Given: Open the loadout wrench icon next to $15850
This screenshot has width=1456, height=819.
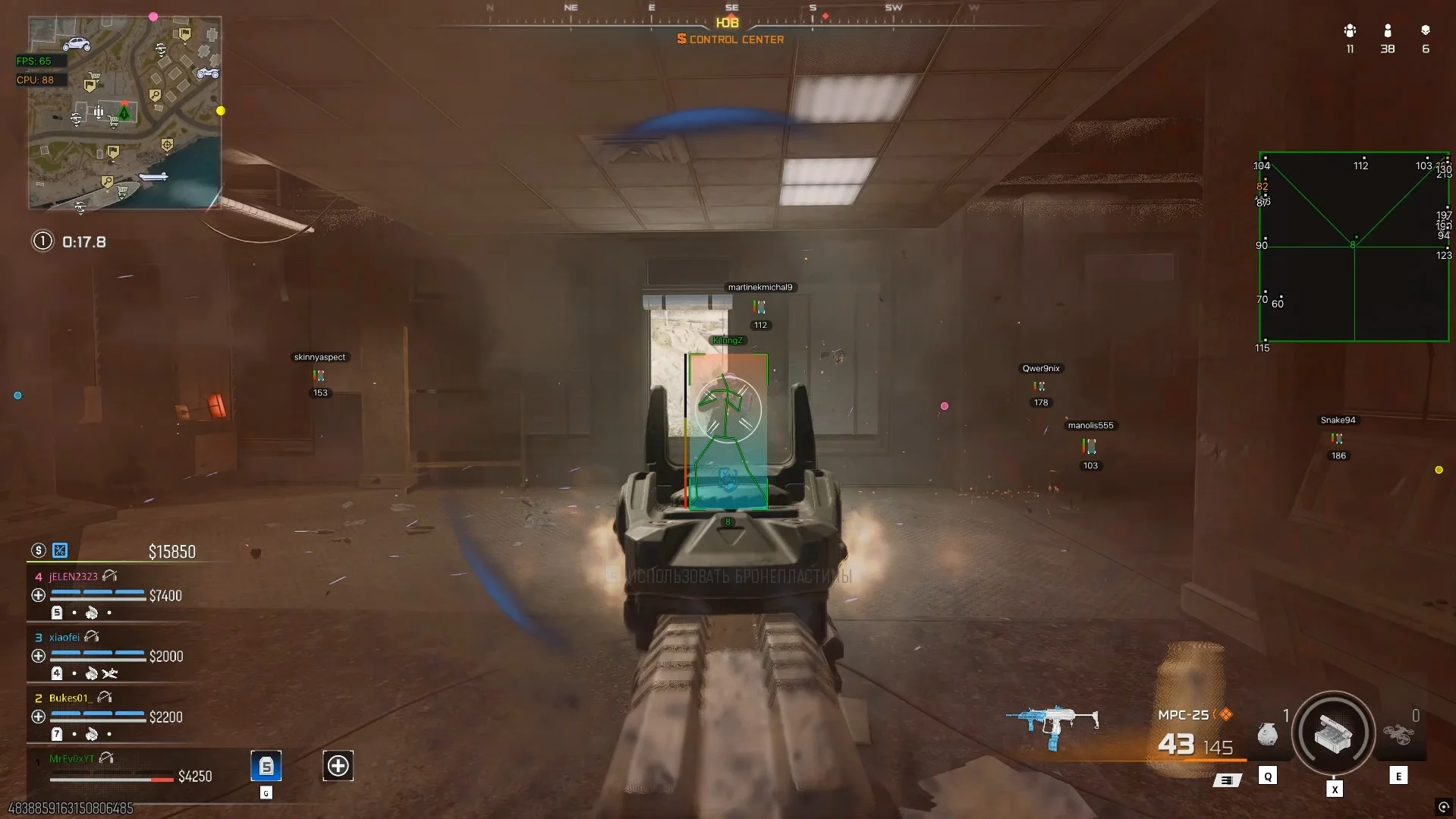Looking at the screenshot, I should click(x=60, y=550).
